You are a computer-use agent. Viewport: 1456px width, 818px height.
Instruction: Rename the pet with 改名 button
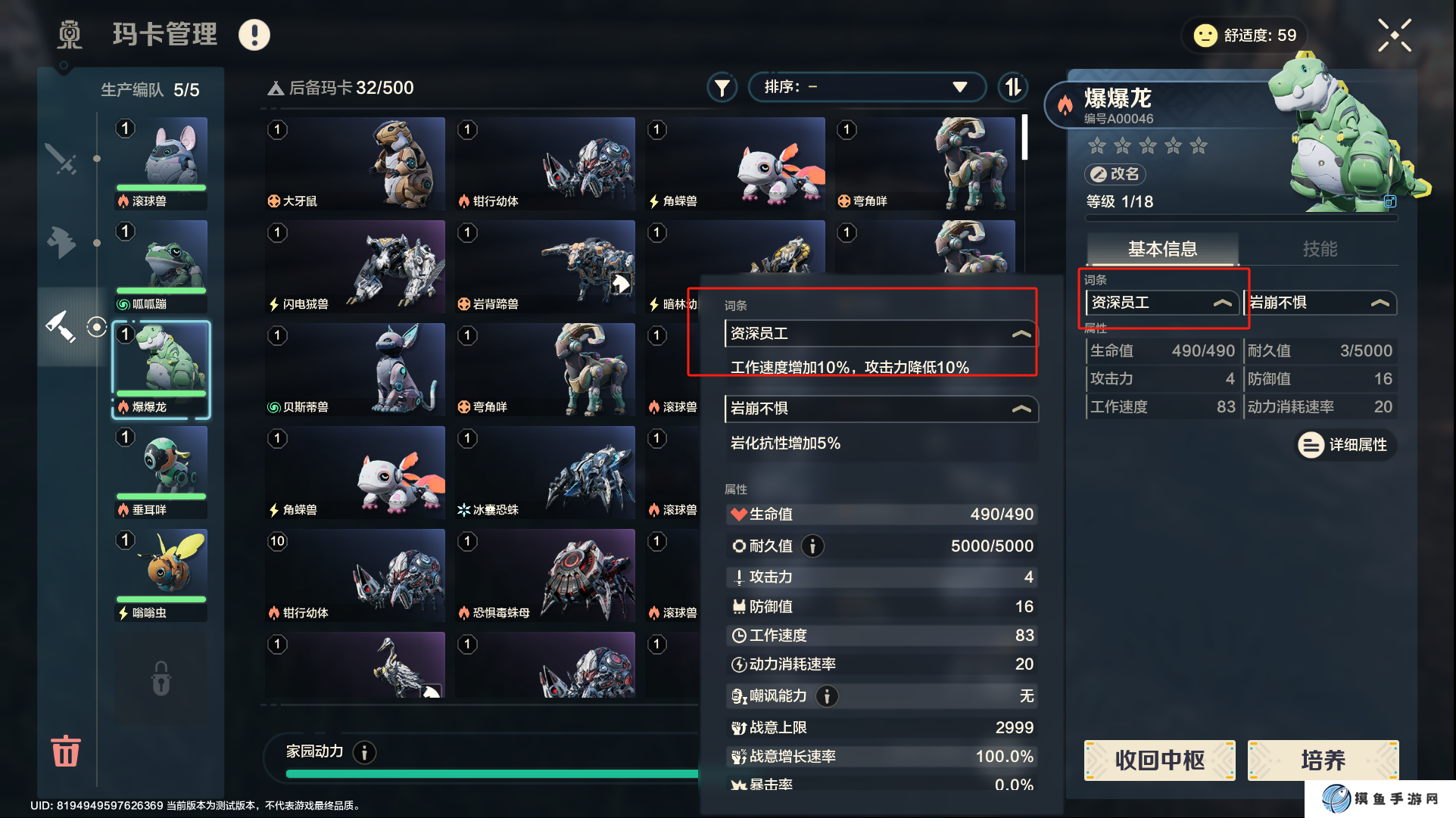1115,174
